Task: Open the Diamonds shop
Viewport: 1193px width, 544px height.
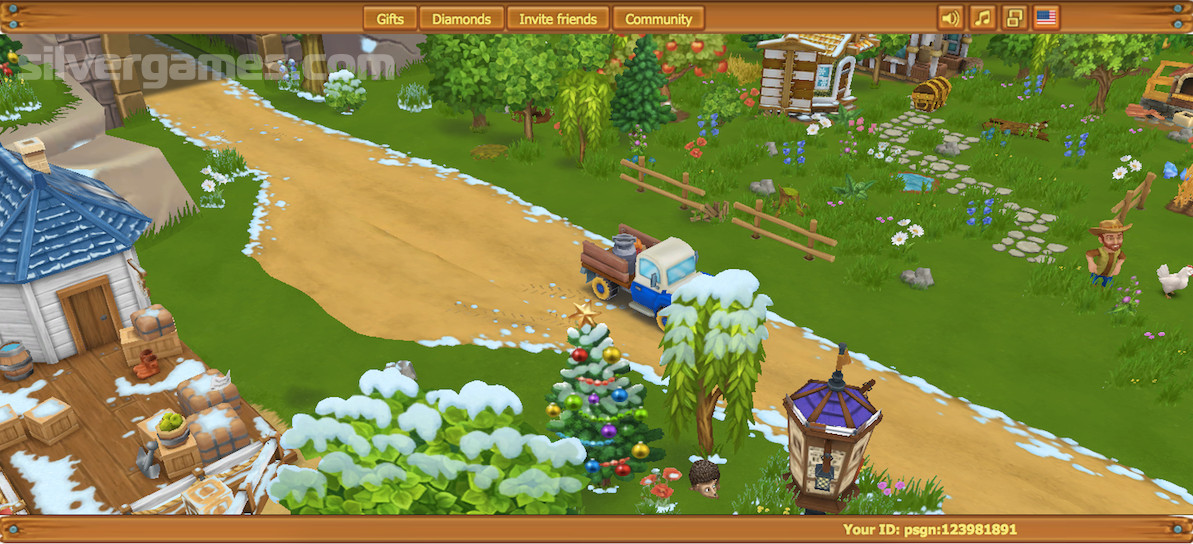Action: pyautogui.click(x=461, y=18)
